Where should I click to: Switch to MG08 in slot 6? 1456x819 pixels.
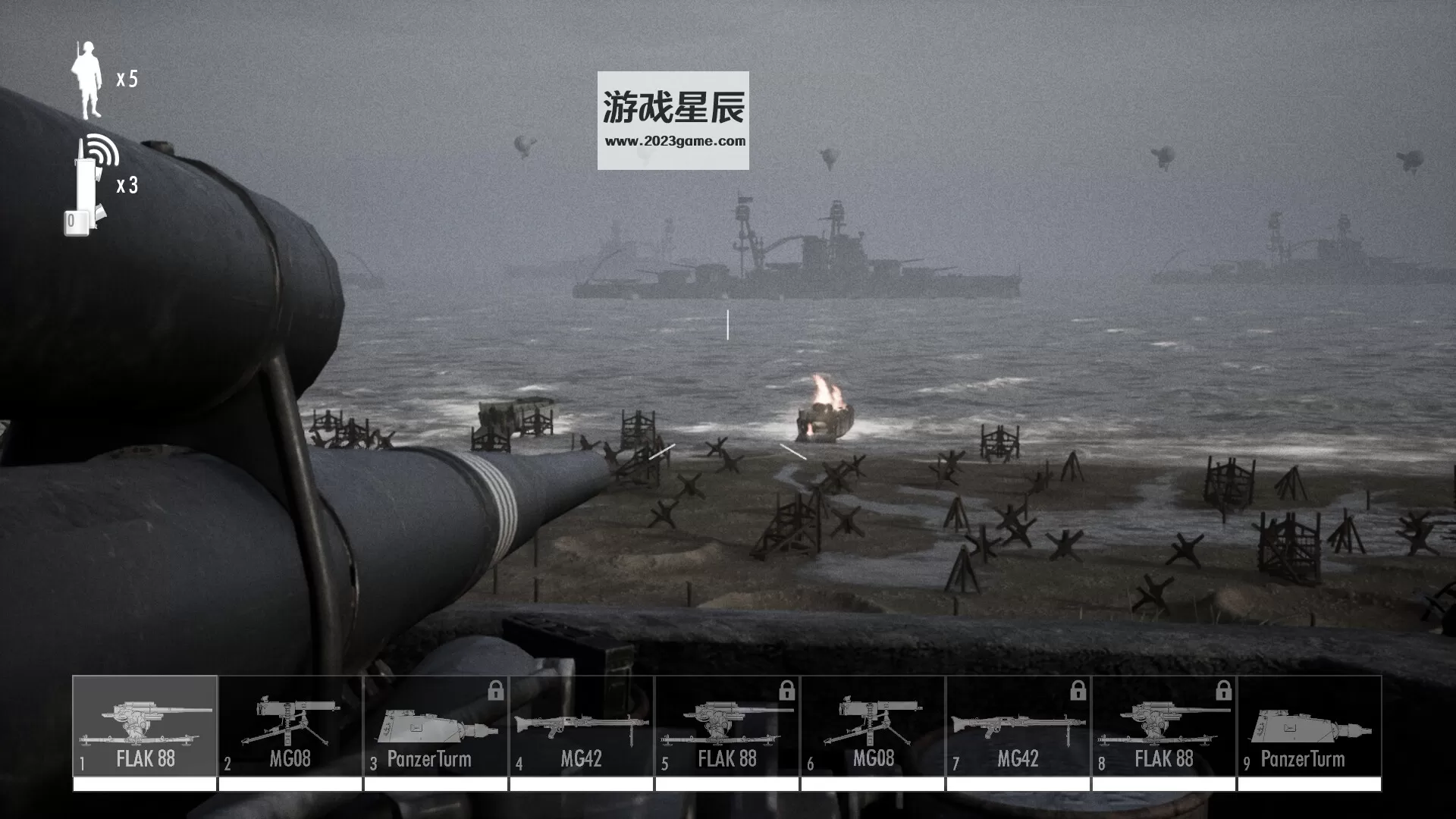(x=873, y=726)
